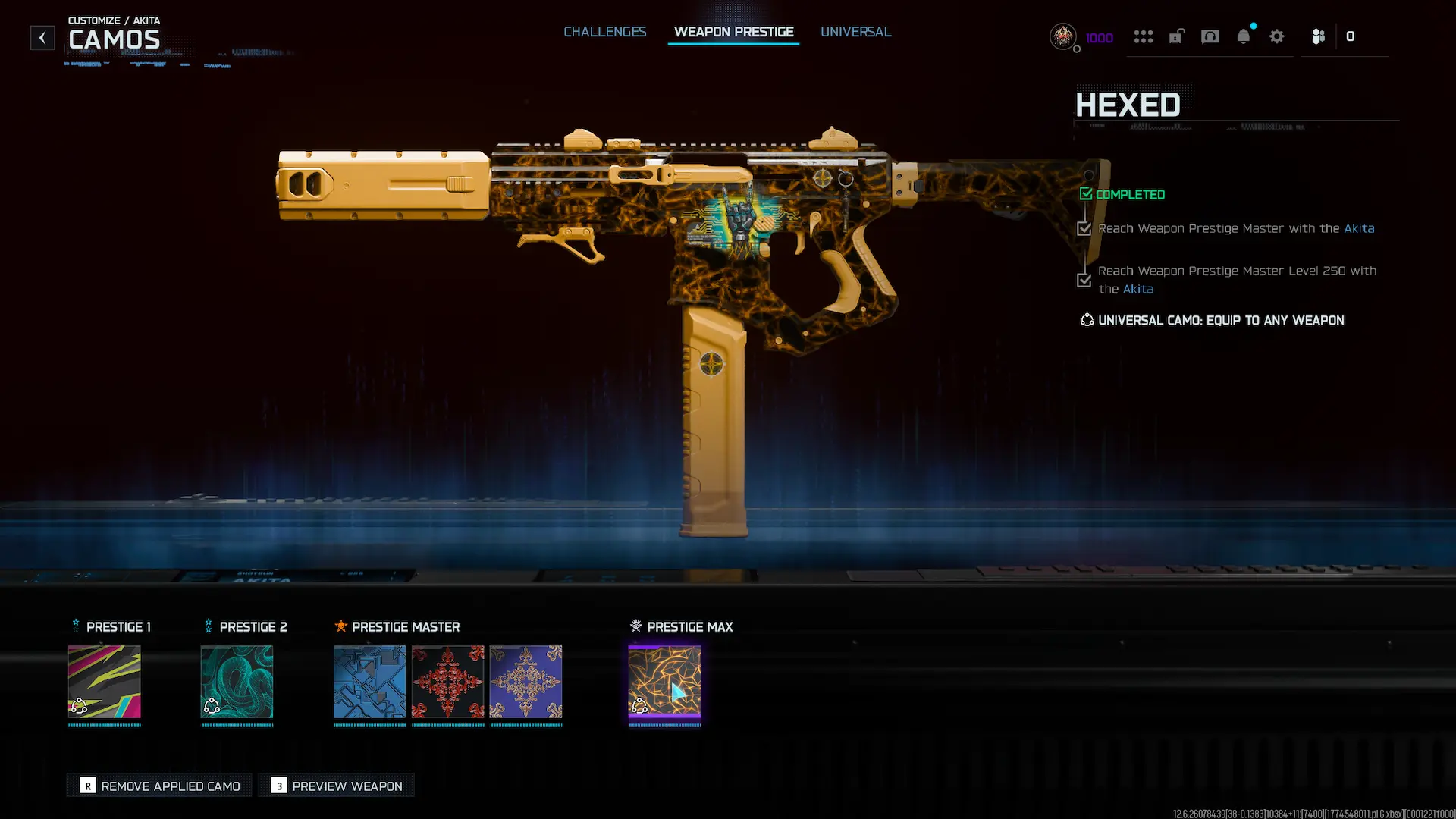Open settings with the gear icon

point(1277,36)
